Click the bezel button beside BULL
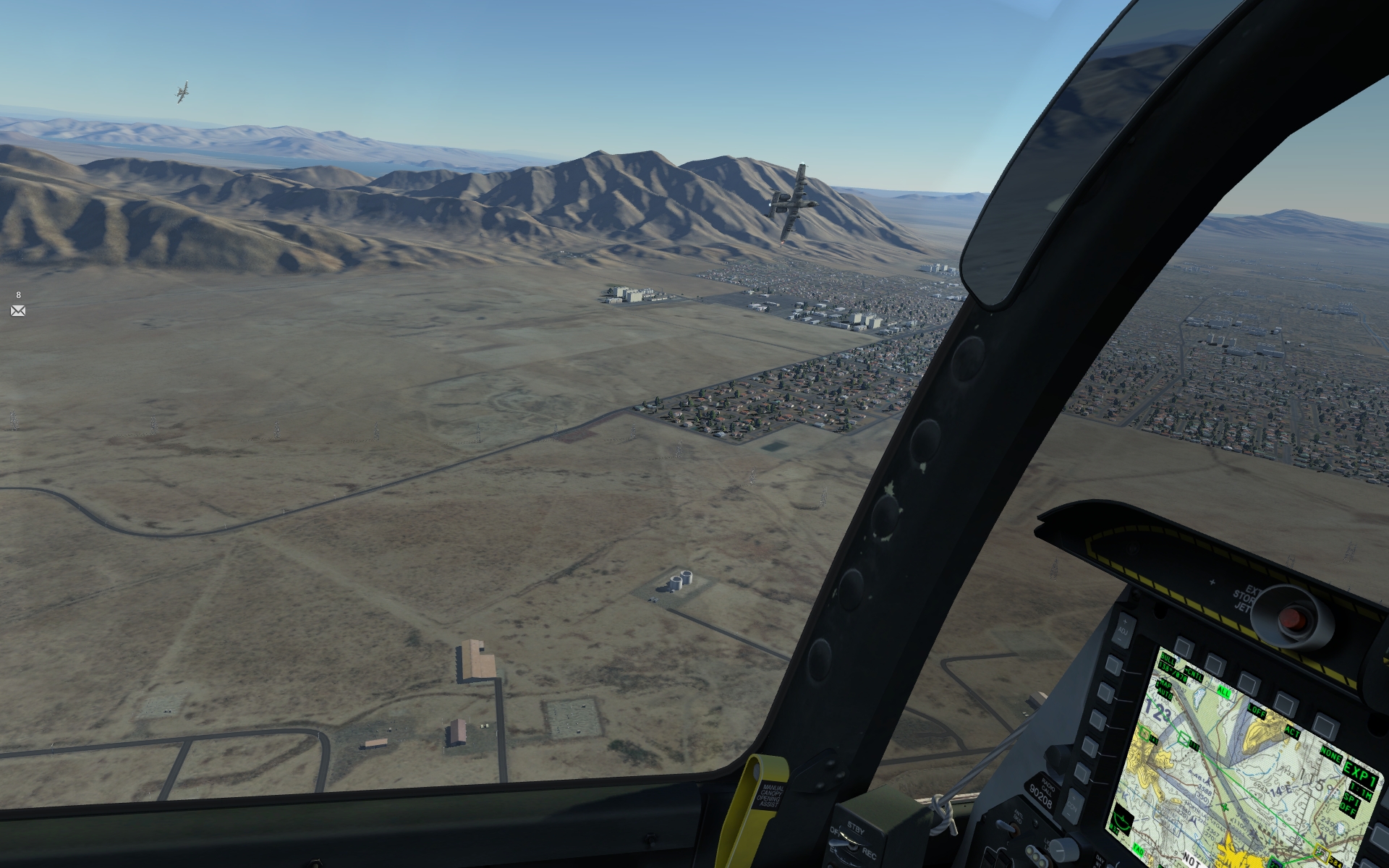1389x868 pixels. [x=1114, y=664]
